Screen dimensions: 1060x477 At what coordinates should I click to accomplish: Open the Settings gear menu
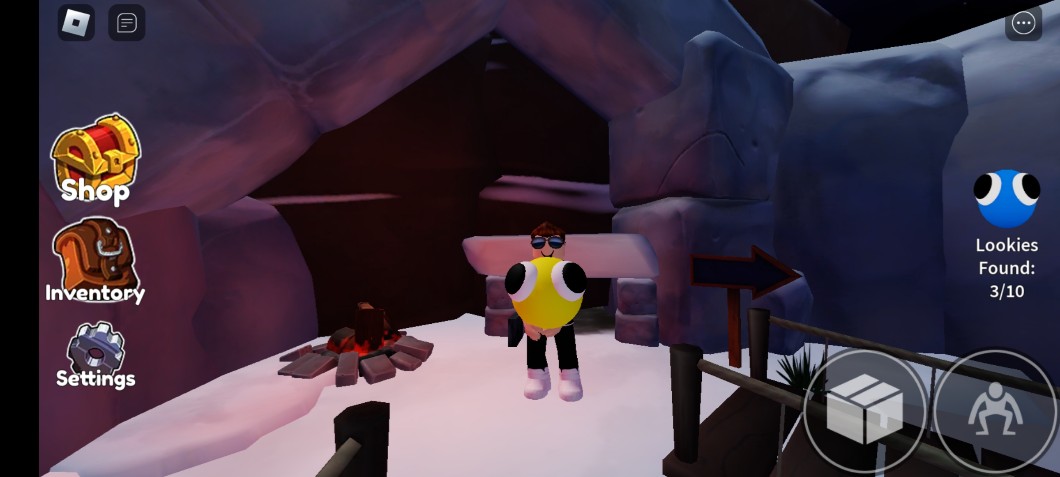95,353
